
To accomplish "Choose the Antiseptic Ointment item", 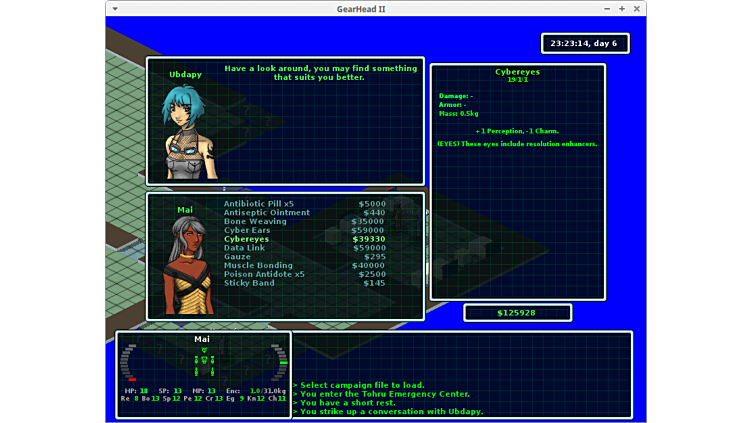I will coord(267,213).
